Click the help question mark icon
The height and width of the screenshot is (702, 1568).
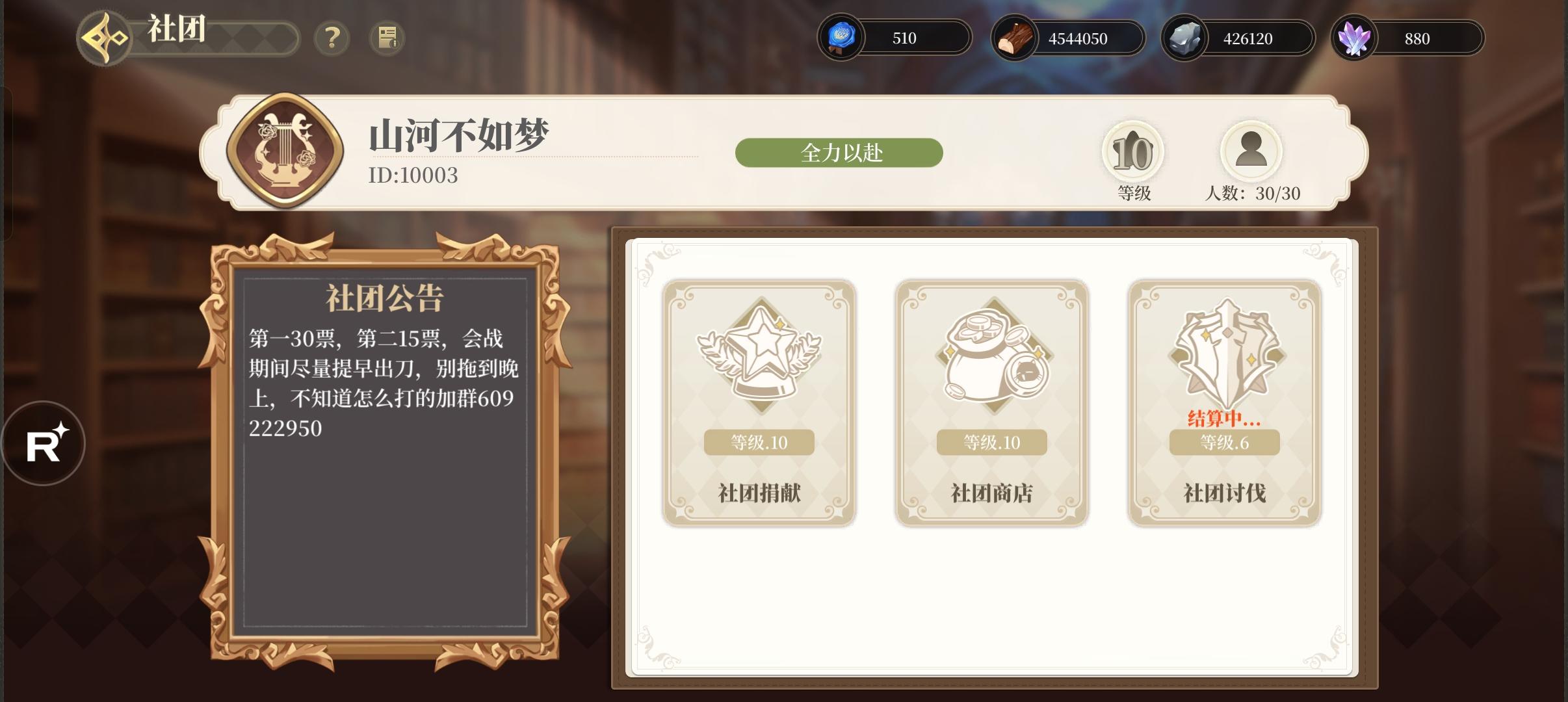[333, 38]
